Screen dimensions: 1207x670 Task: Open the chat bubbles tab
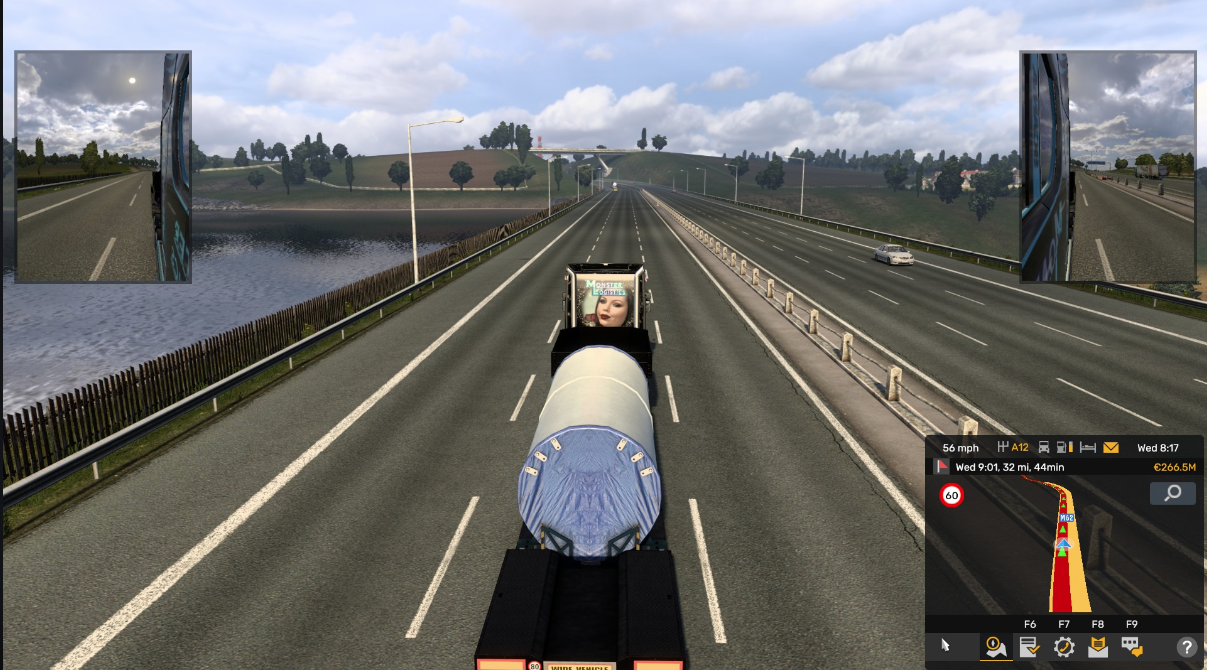(1131, 647)
